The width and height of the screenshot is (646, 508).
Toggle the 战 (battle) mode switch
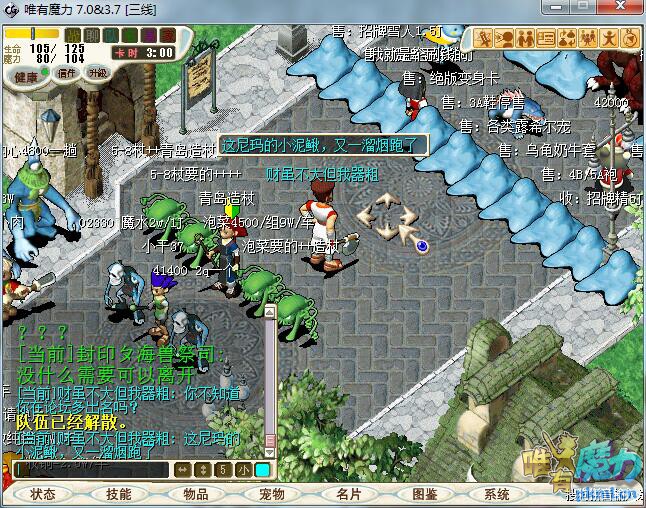click(72, 36)
